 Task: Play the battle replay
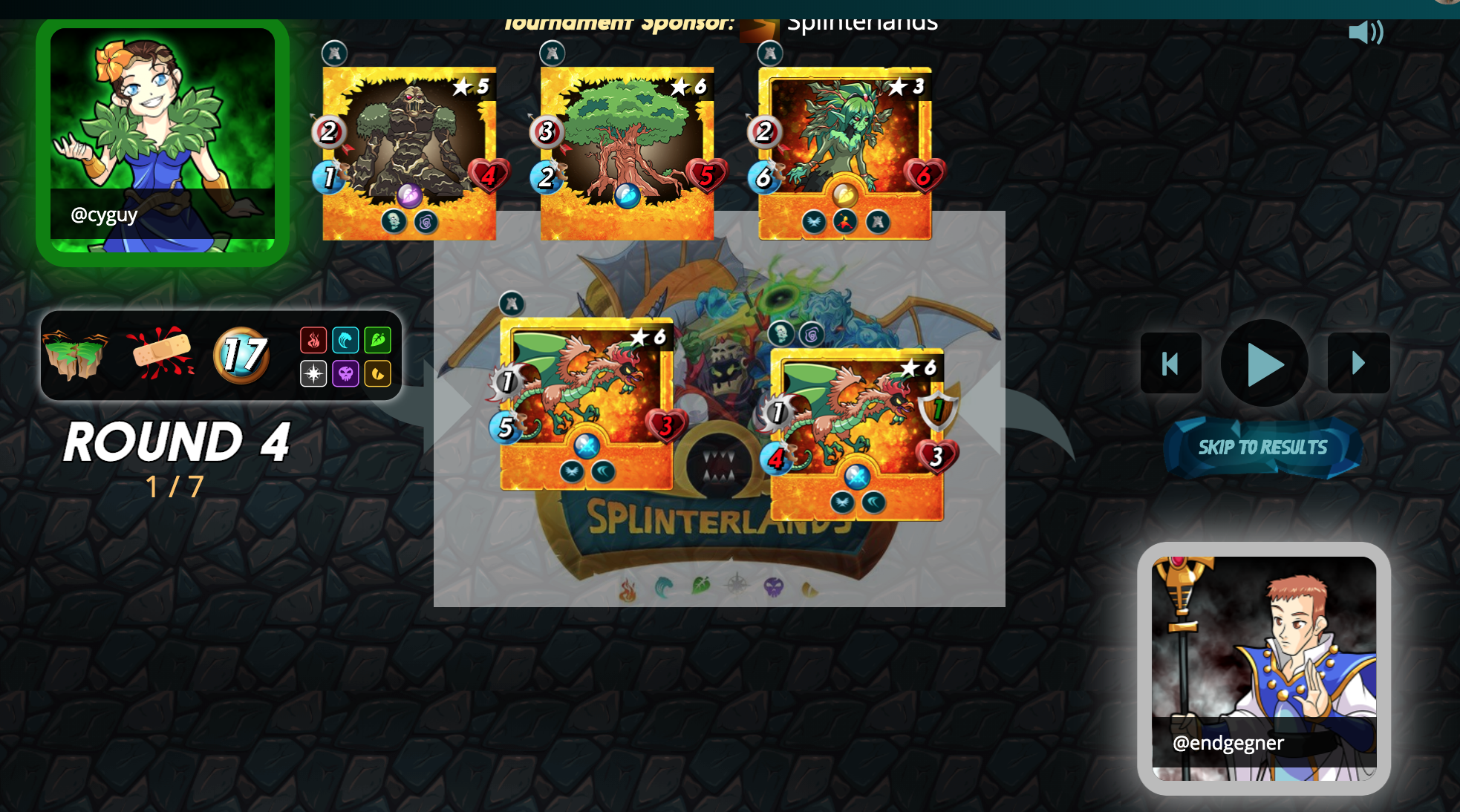click(x=1264, y=364)
